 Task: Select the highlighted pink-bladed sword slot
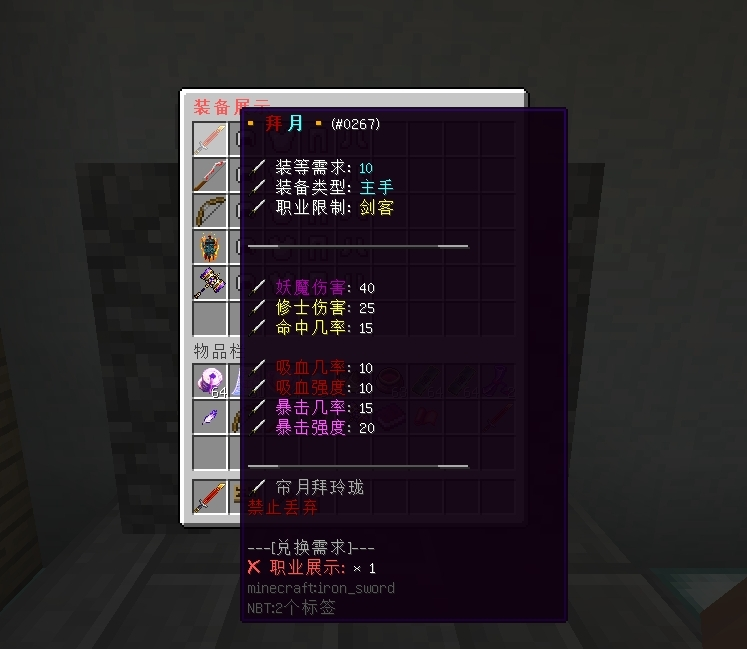pyautogui.click(x=210, y=139)
